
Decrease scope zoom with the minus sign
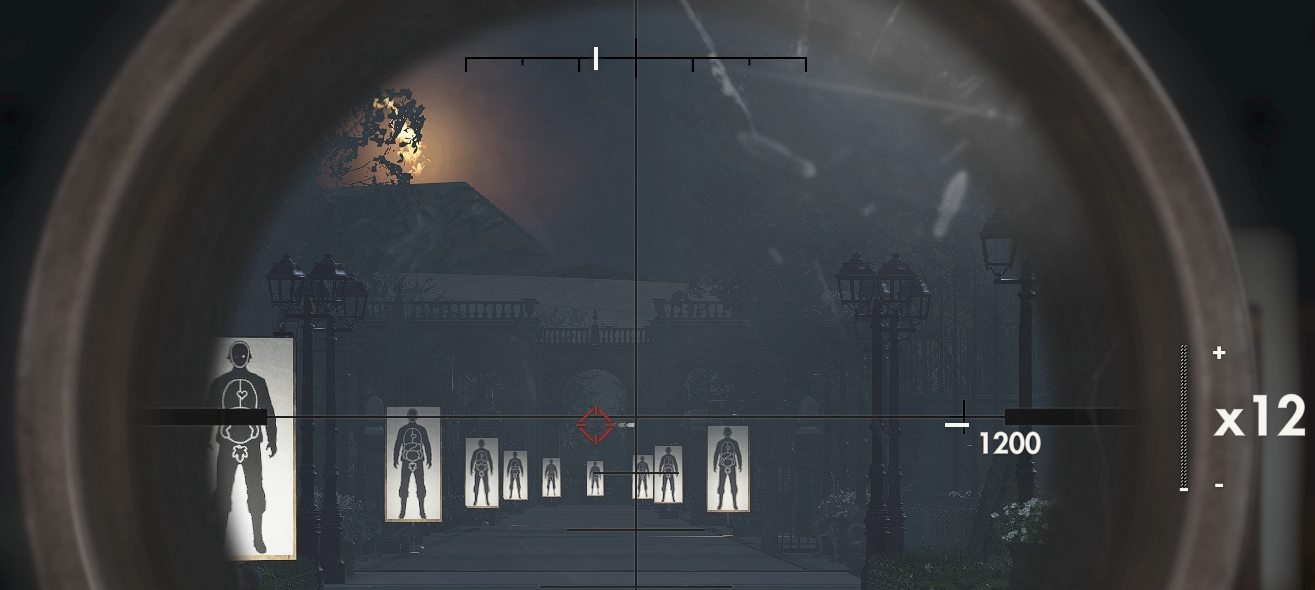(x=1219, y=485)
